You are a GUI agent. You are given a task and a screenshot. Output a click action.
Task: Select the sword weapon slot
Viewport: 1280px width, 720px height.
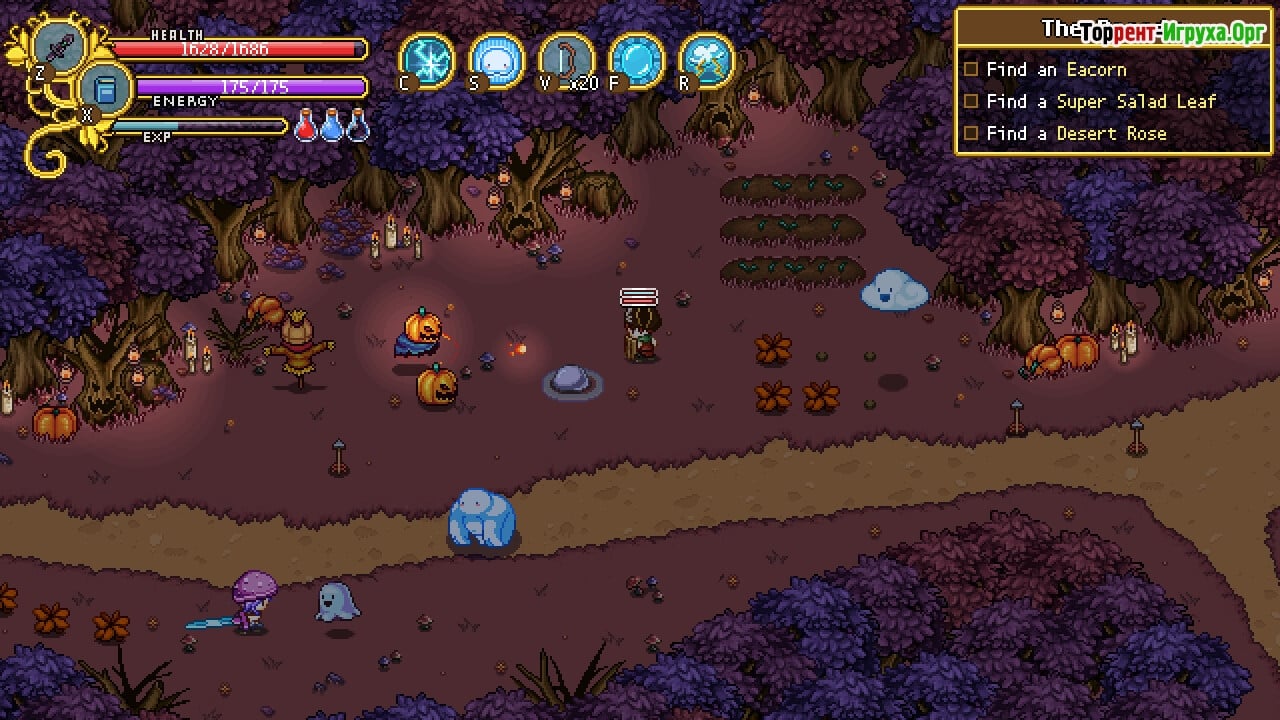point(59,47)
